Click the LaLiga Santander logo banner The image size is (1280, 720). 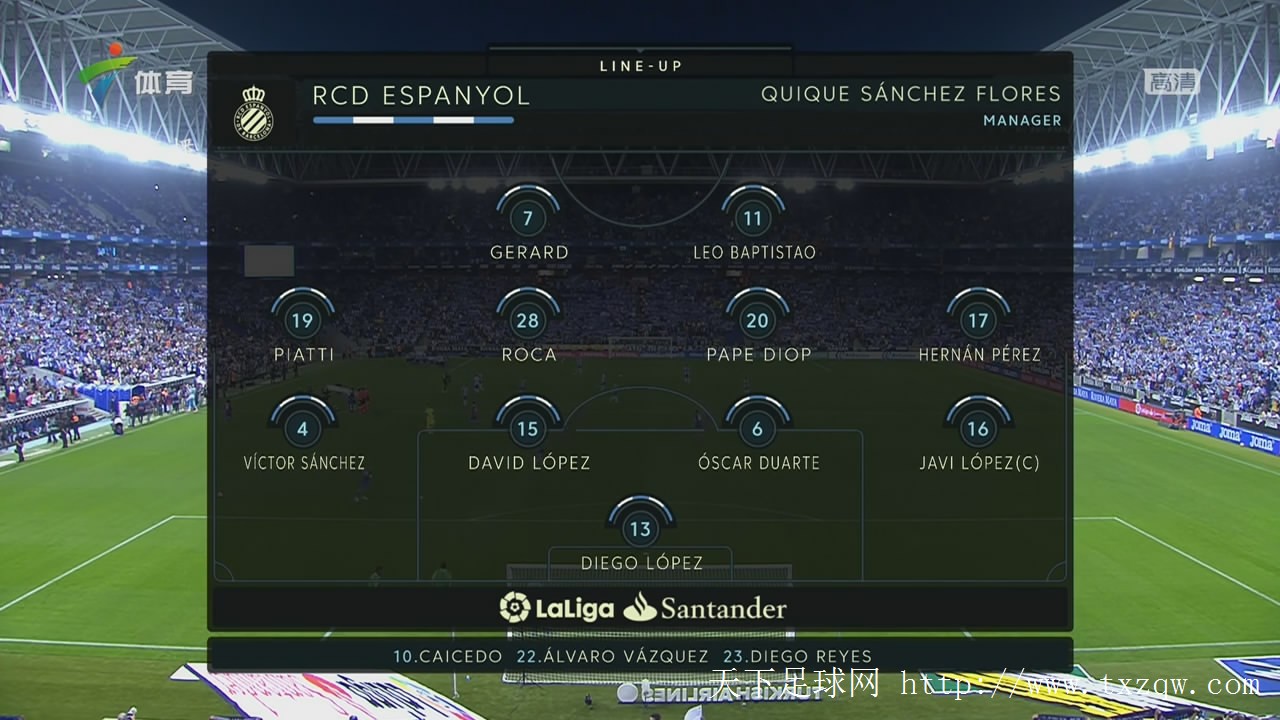(642, 608)
